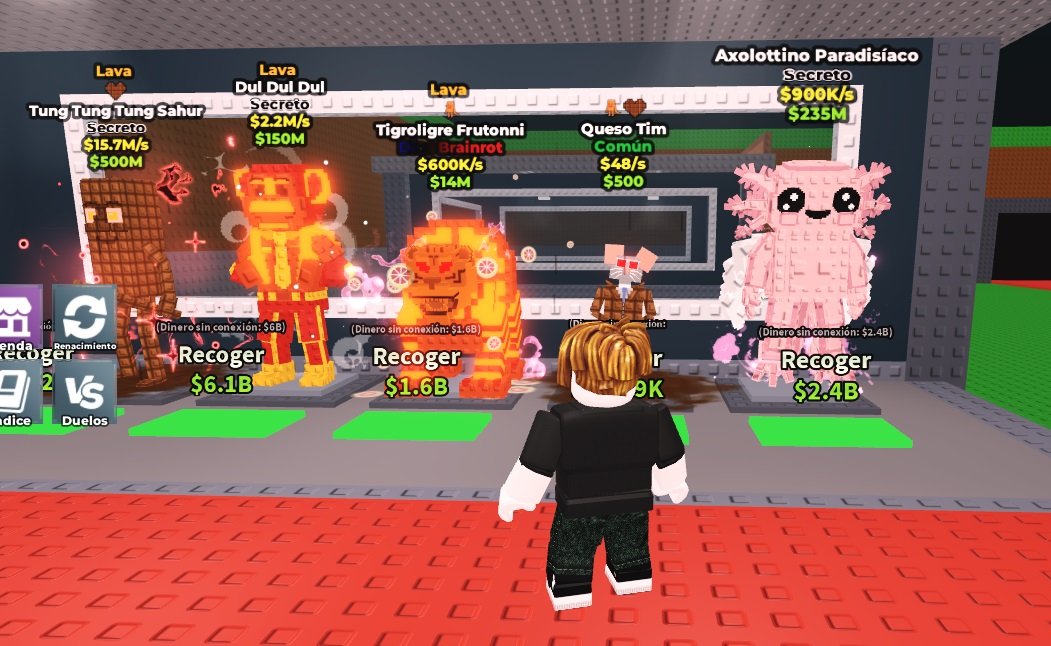Open the Índice book menu
Image resolution: width=1051 pixels, height=646 pixels.
pyautogui.click(x=19, y=392)
